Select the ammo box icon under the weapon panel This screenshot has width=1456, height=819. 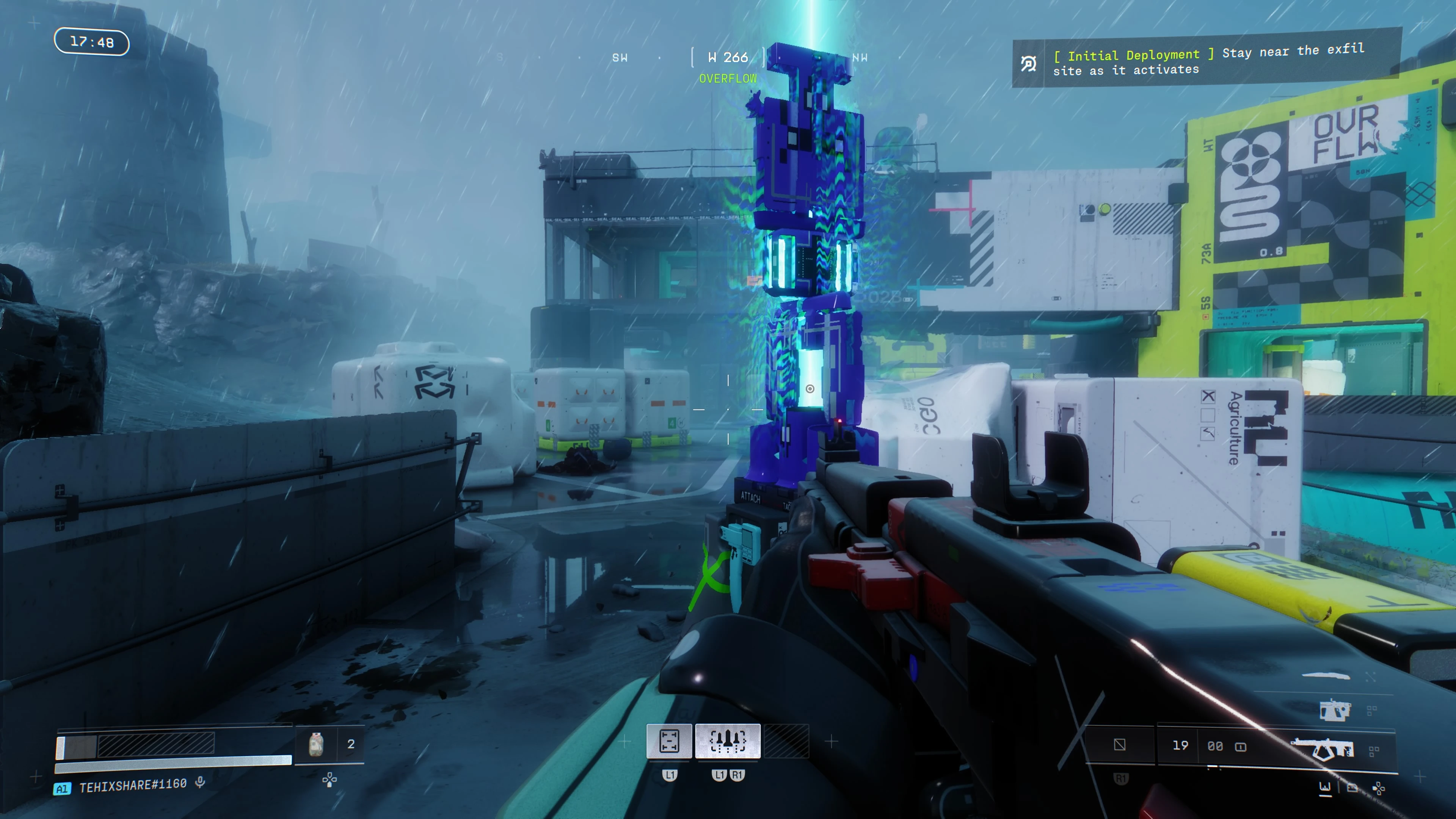pyautogui.click(x=1352, y=788)
